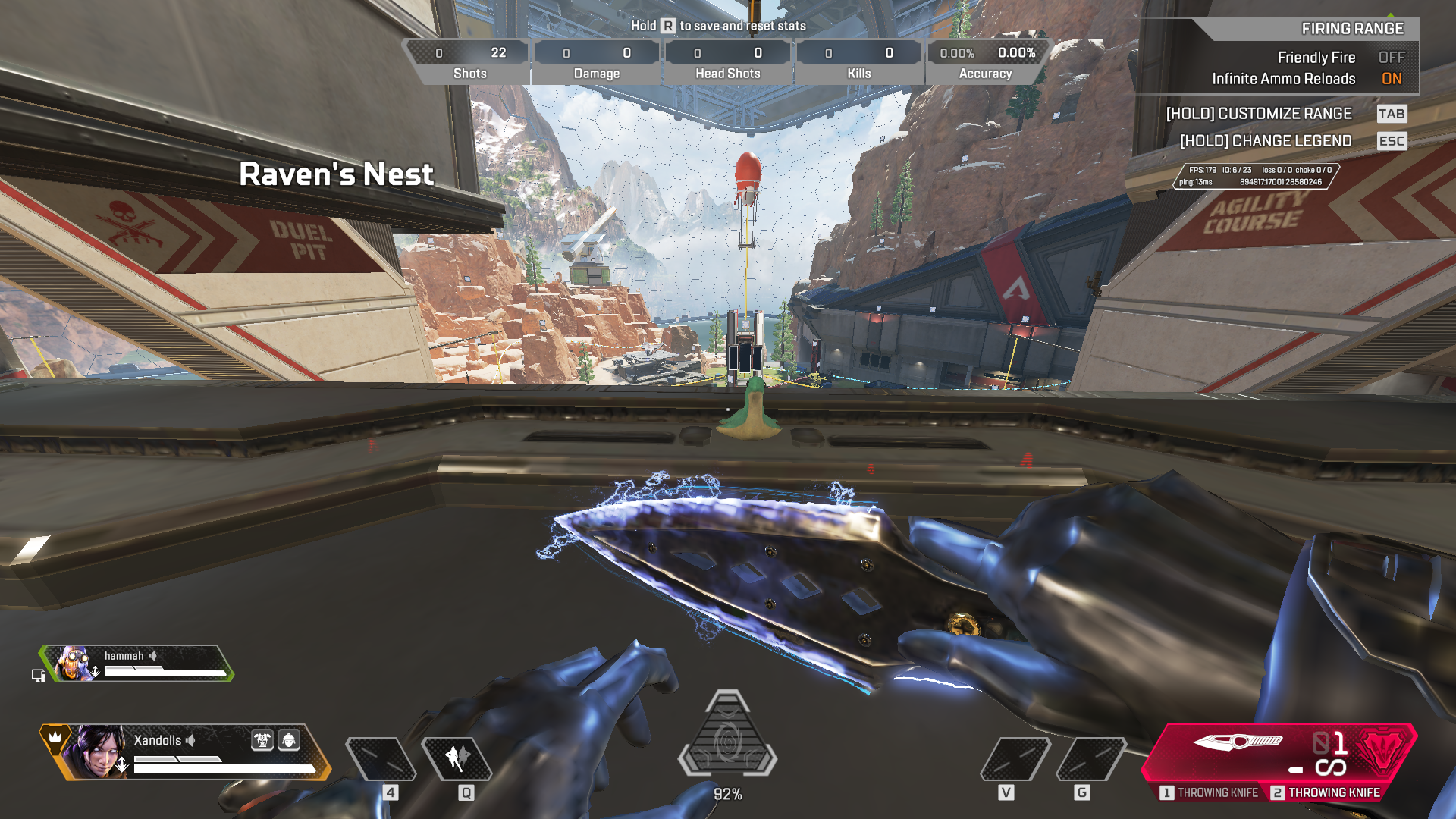Open the Customize Range option
This screenshot has height=819, width=1456.
pyautogui.click(x=1259, y=114)
